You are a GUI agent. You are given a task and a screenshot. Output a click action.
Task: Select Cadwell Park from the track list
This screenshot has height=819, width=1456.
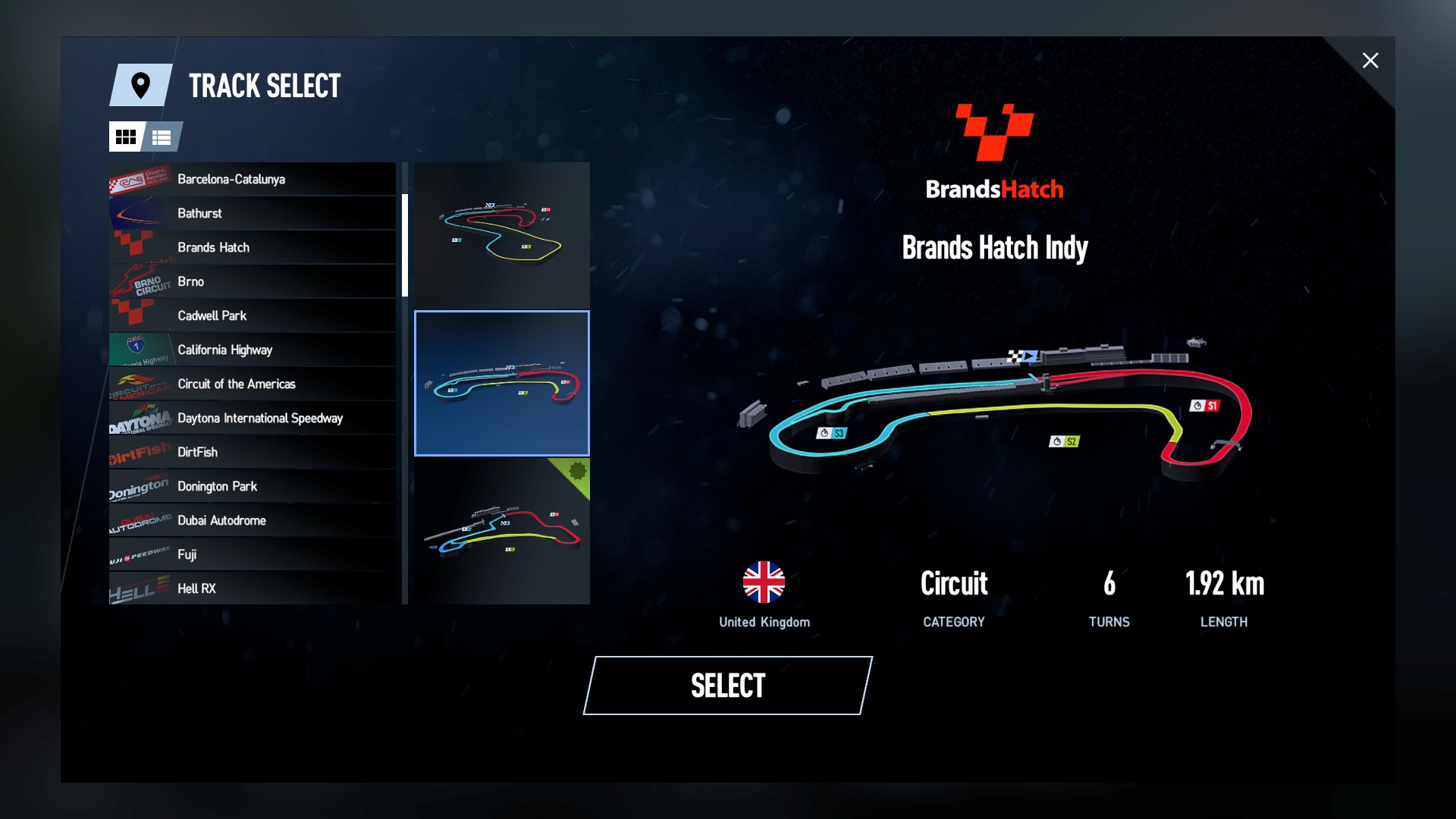(250, 315)
